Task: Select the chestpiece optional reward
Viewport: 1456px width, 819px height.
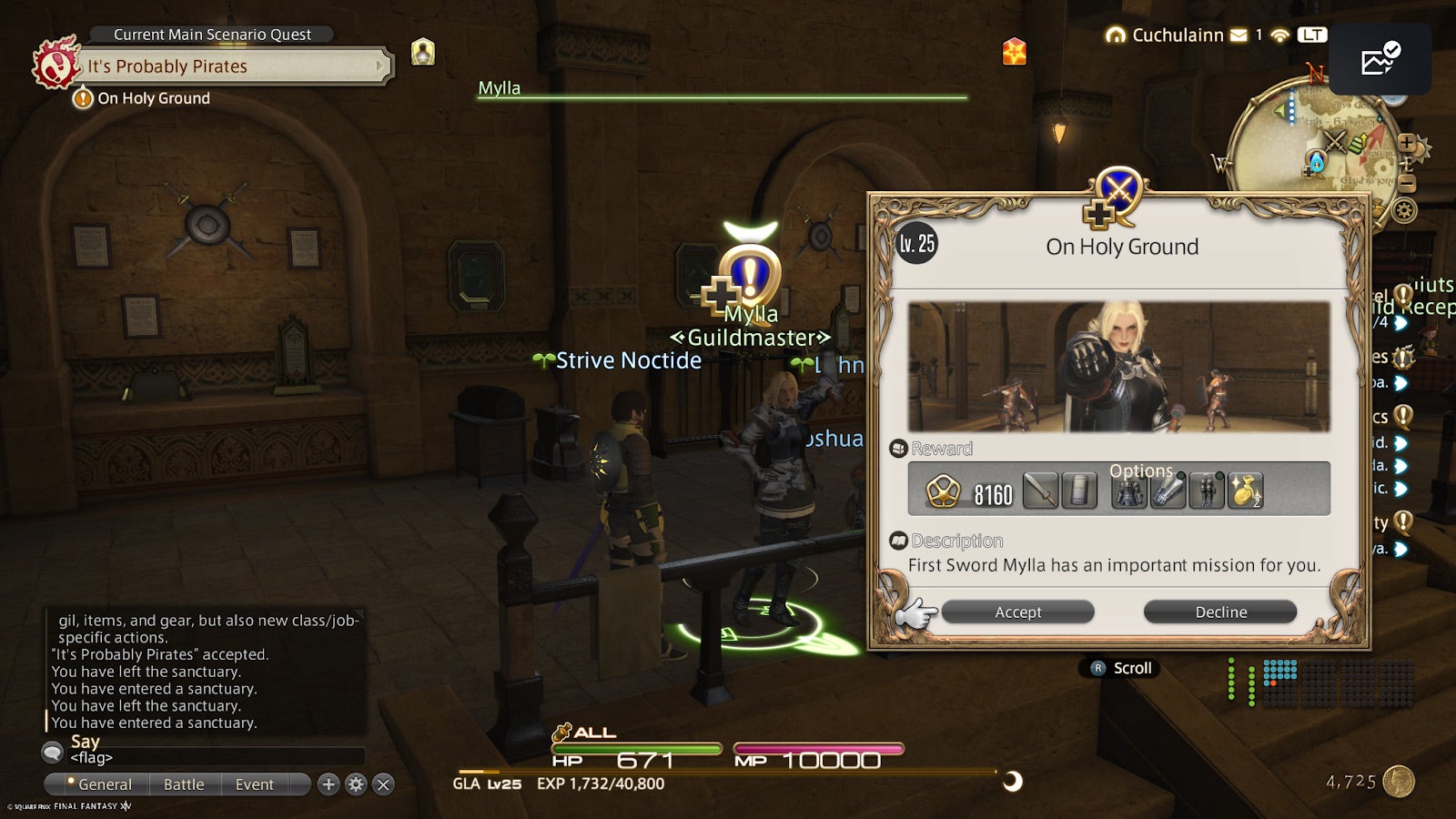Action: [1129, 490]
